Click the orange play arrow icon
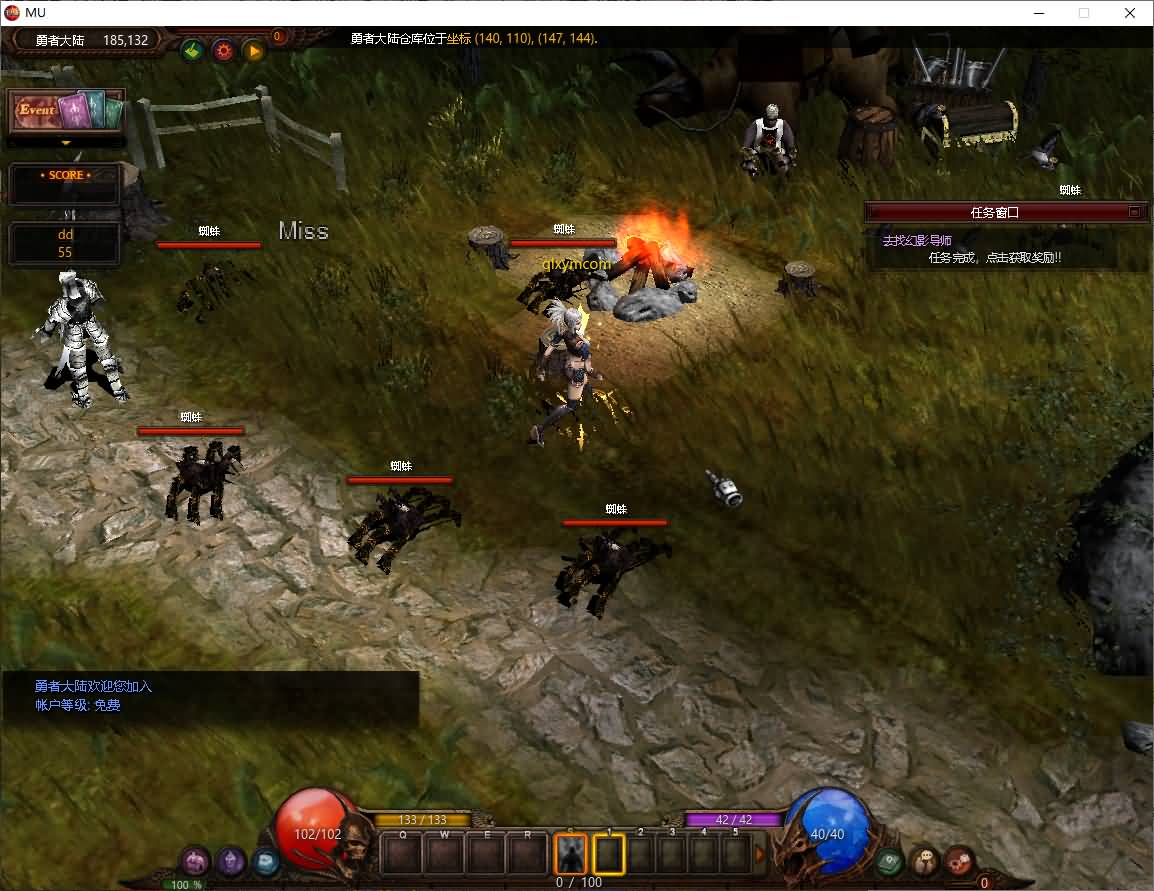 click(x=254, y=49)
